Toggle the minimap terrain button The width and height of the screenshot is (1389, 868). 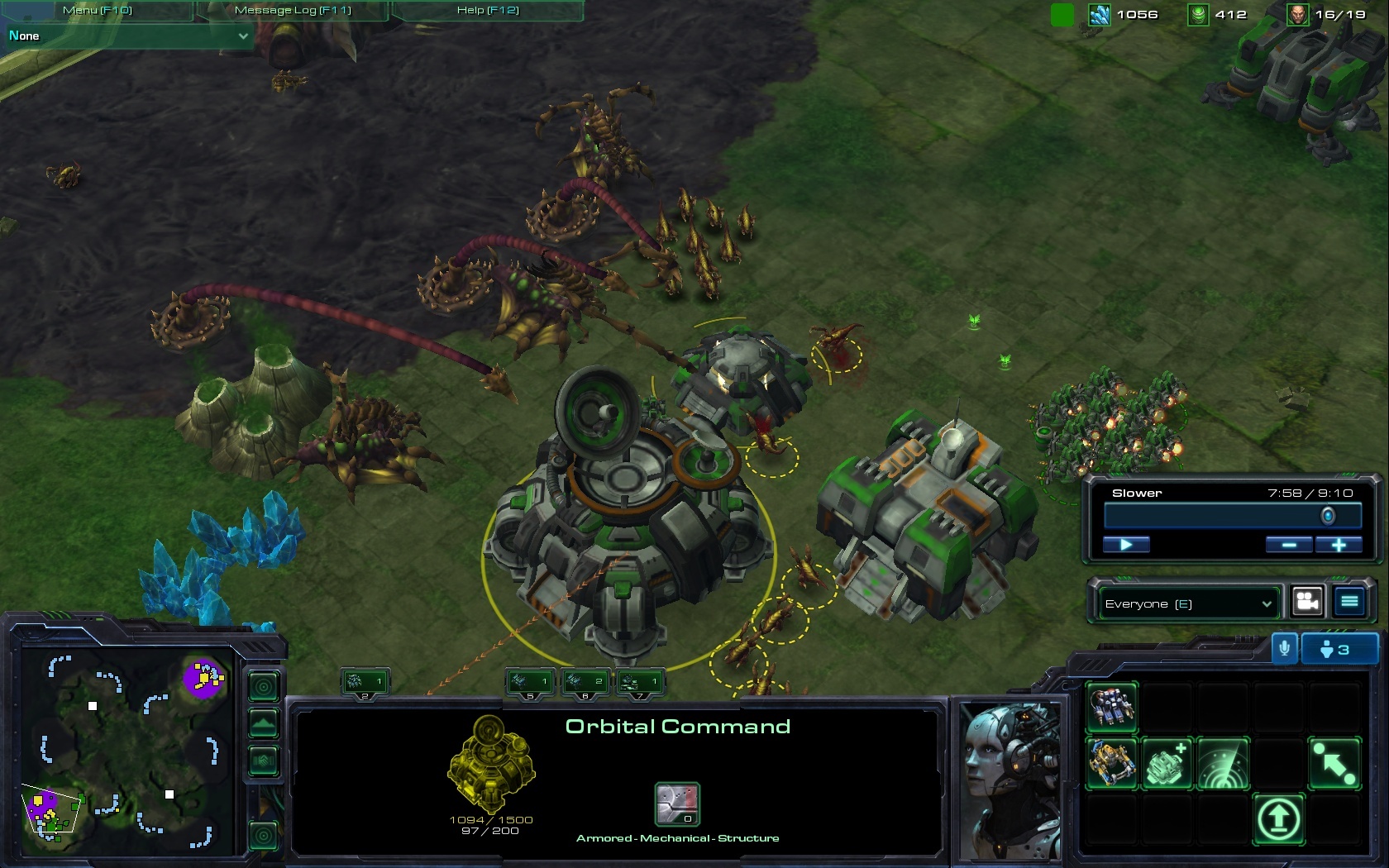coord(264,723)
